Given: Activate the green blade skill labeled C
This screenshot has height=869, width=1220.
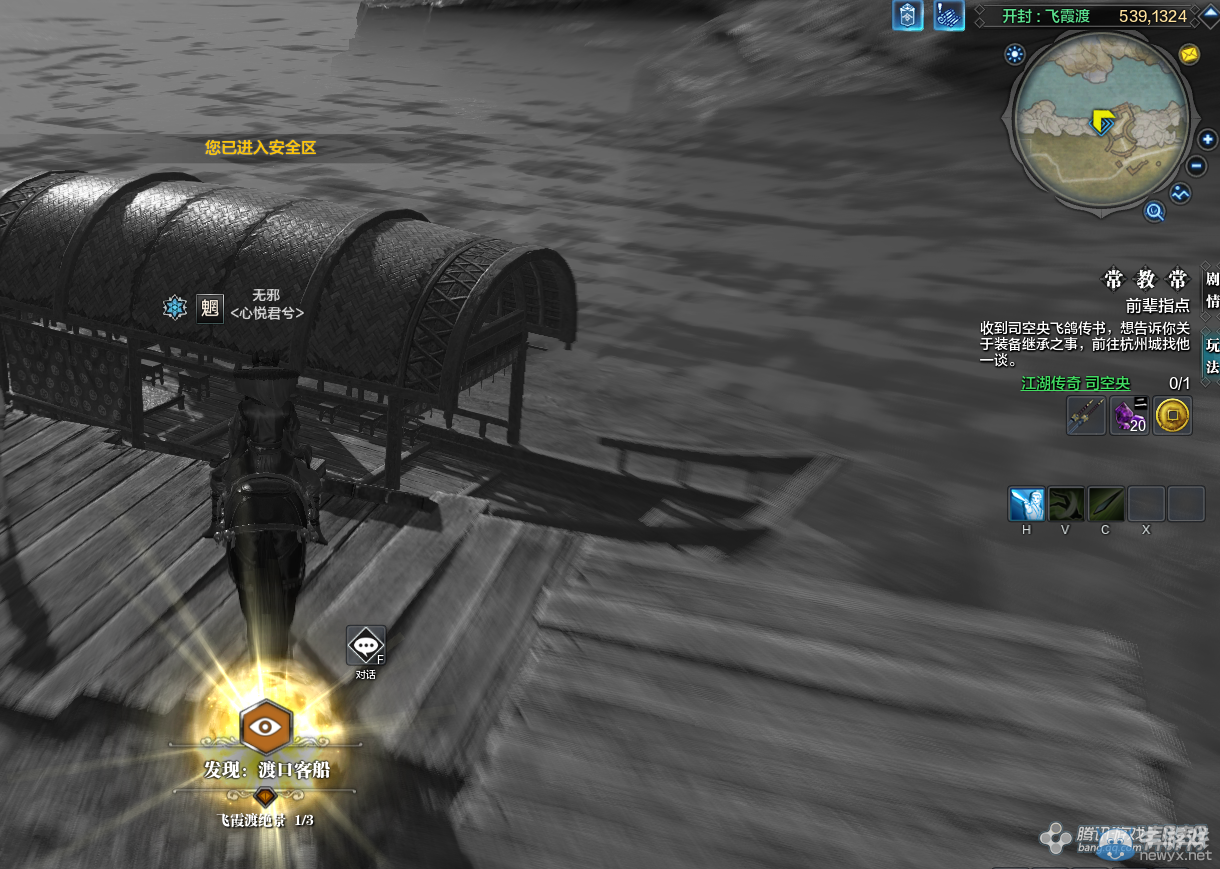Looking at the screenshot, I should [x=1106, y=504].
